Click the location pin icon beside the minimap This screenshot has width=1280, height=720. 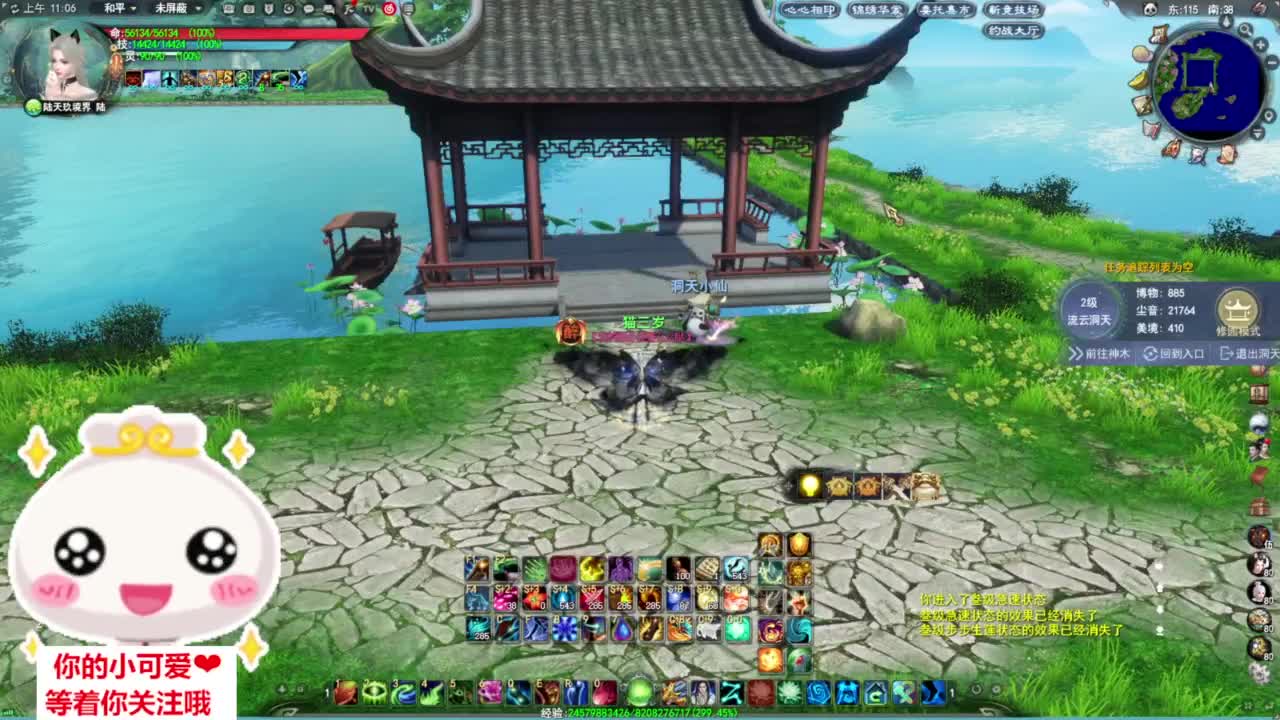click(x=1268, y=113)
